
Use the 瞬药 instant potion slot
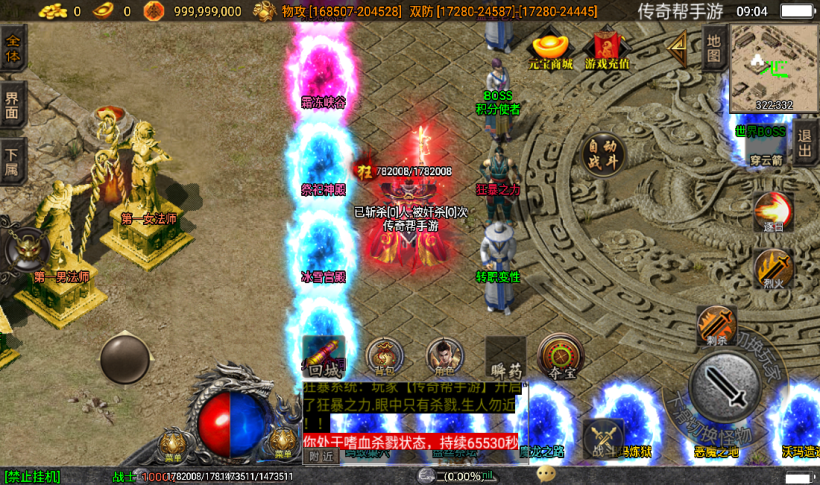(505, 358)
